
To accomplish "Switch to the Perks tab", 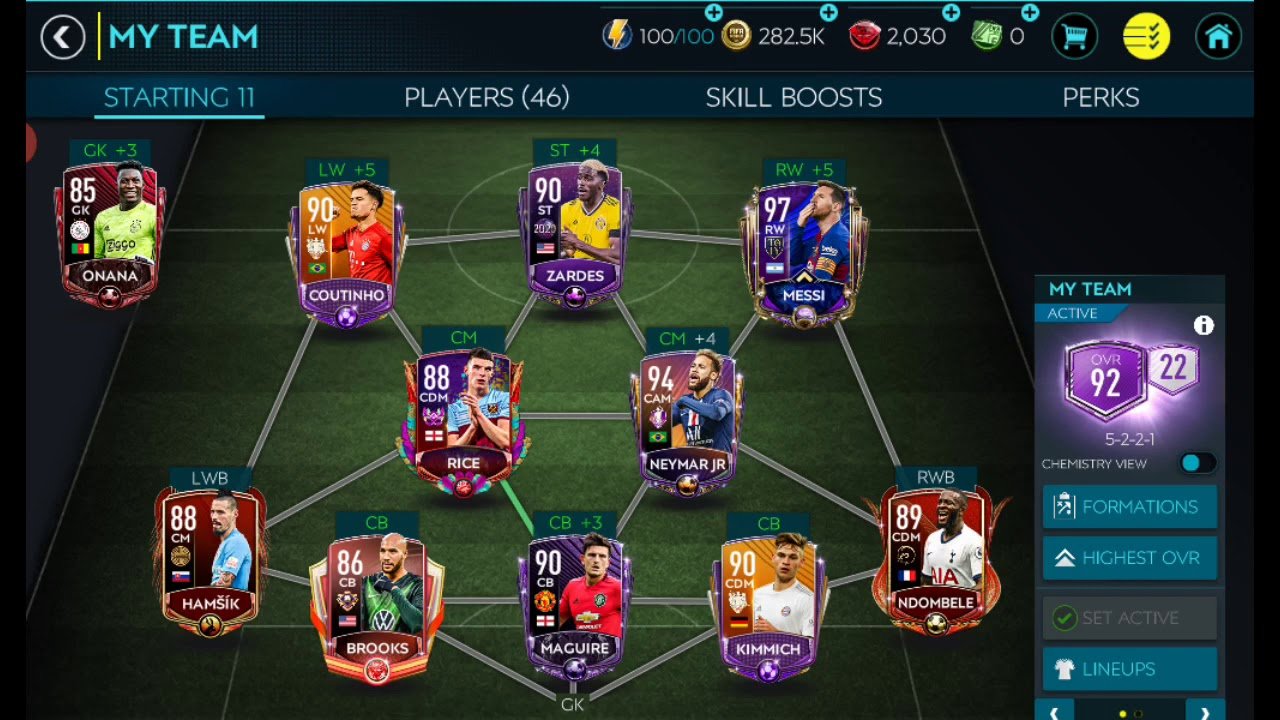I will pyautogui.click(x=1100, y=97).
